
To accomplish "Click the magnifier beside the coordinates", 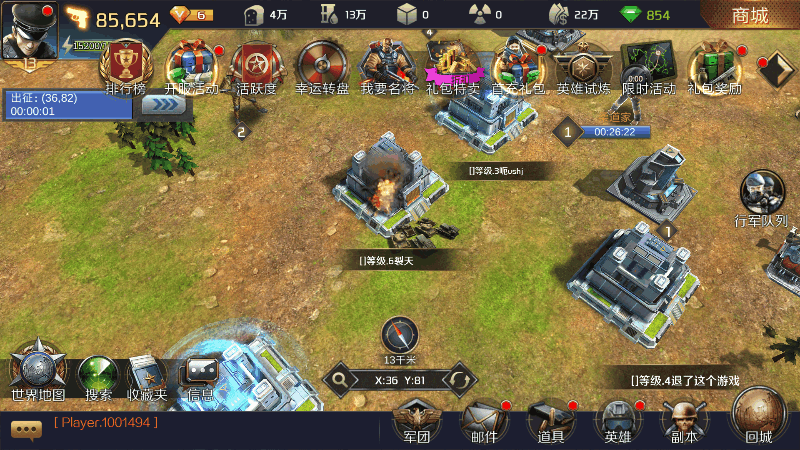I will (x=341, y=380).
